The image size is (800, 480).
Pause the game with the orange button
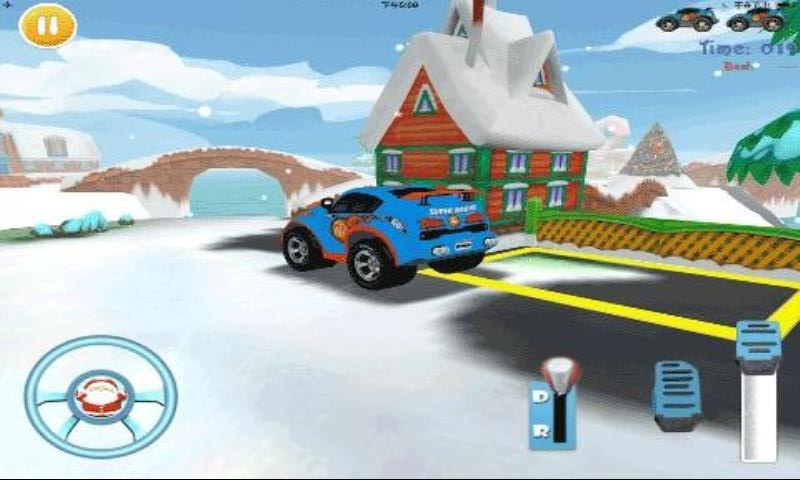(x=47, y=26)
